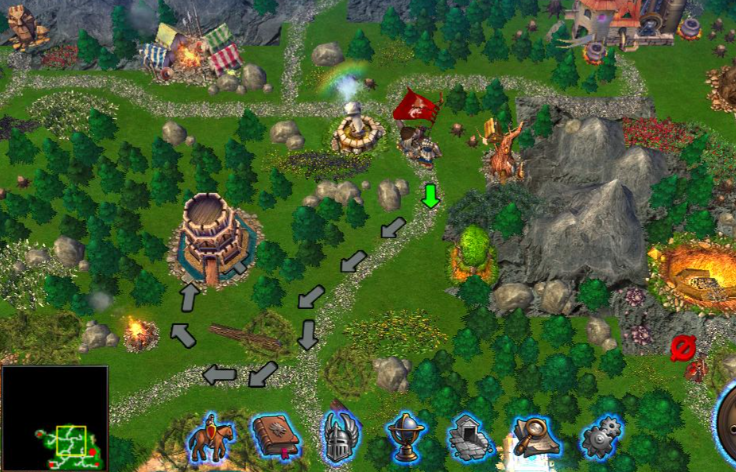Open the spellbook

click(276, 437)
